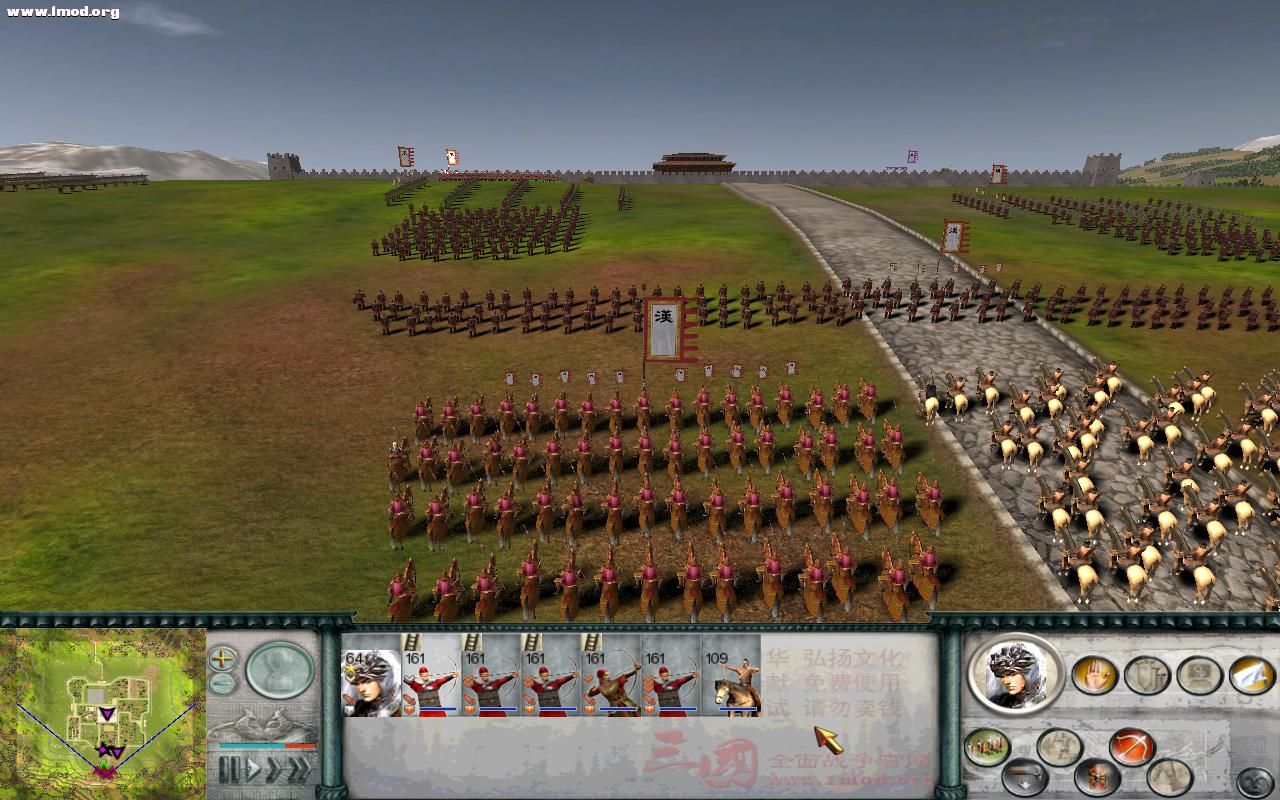Click the guard mode shield icon
This screenshot has height=800, width=1280.
tap(1145, 675)
